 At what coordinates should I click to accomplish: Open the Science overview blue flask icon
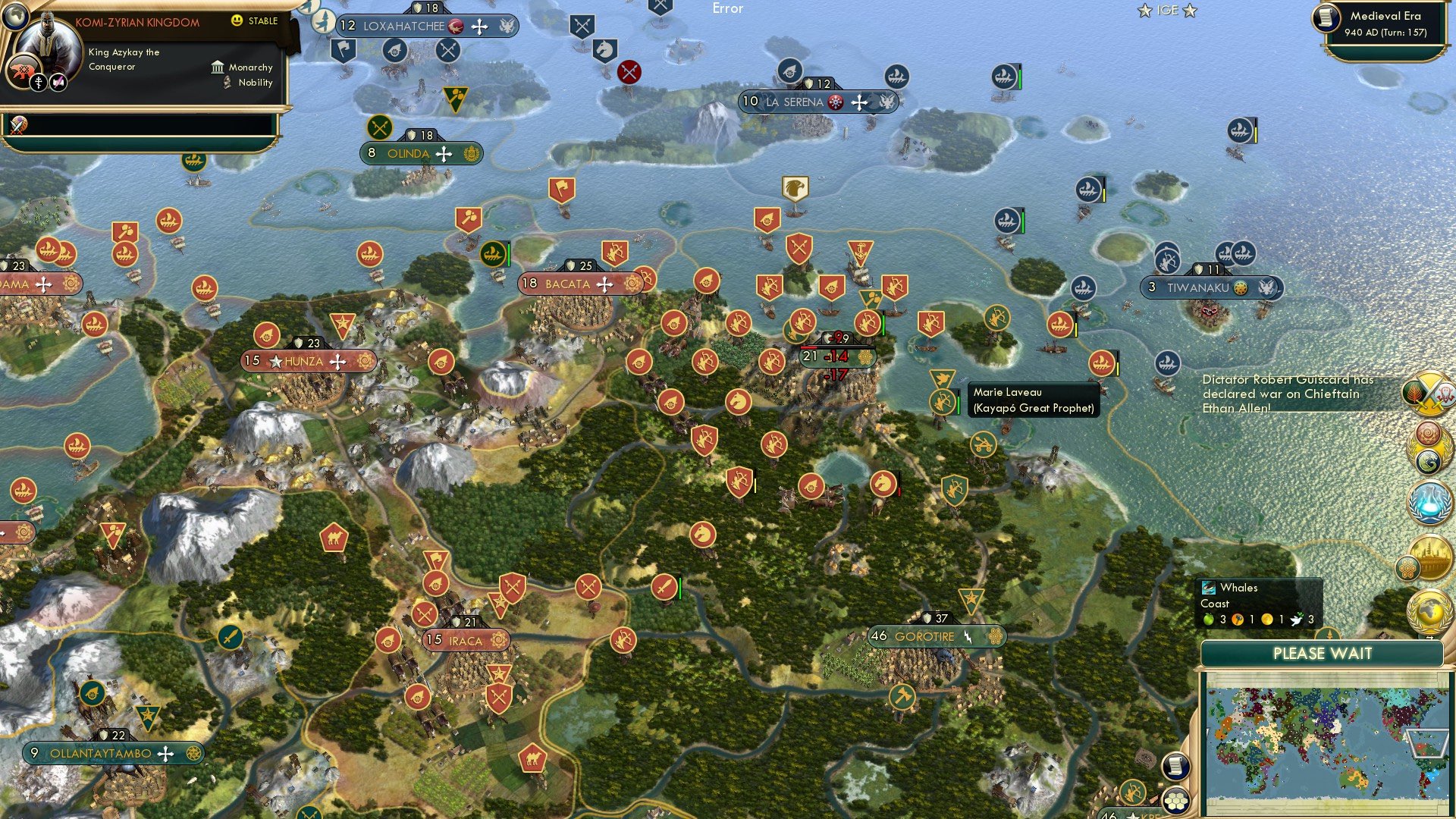[x=1429, y=500]
